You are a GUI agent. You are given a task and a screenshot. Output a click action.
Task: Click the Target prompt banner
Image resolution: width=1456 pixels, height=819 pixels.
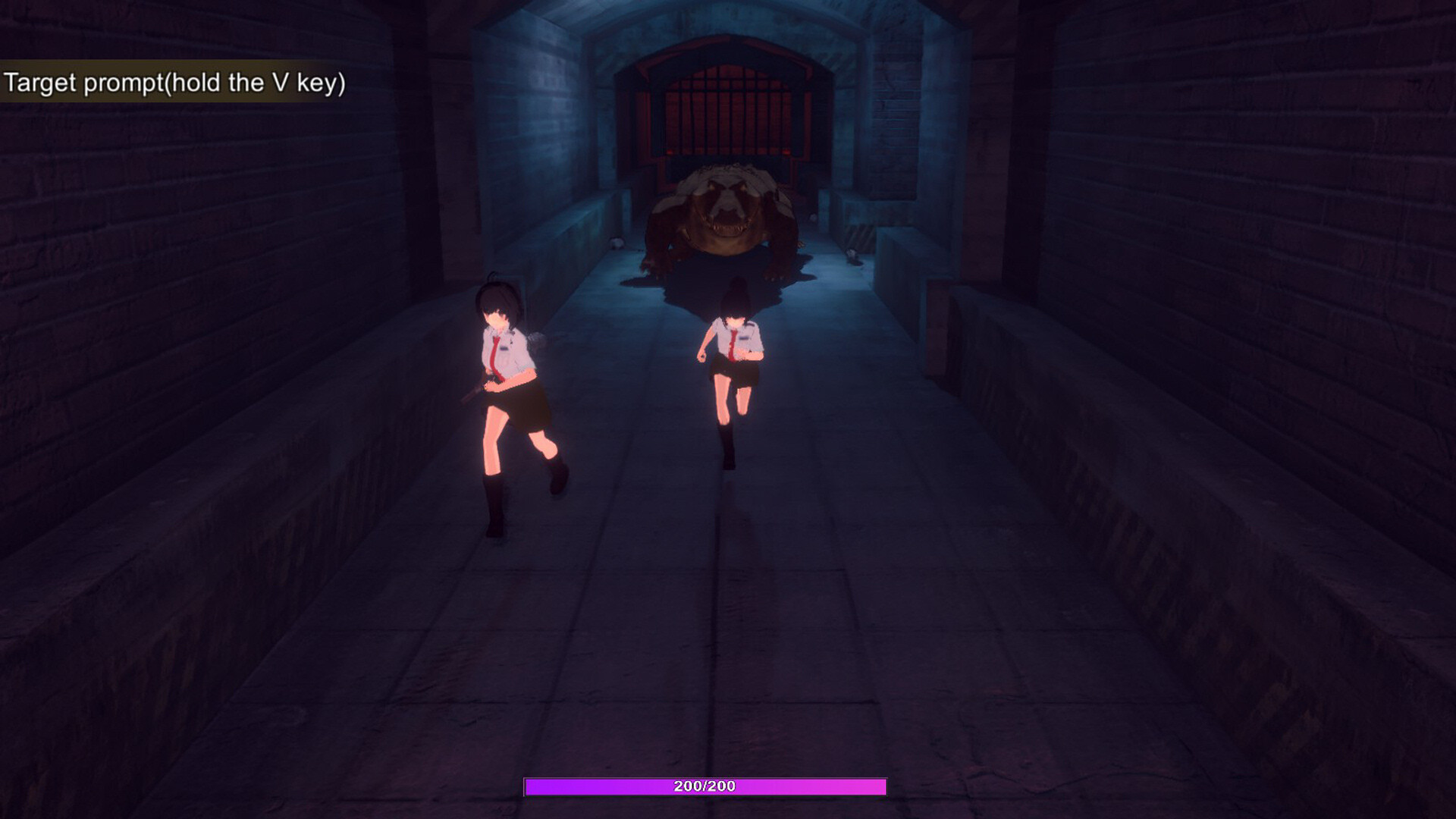174,83
